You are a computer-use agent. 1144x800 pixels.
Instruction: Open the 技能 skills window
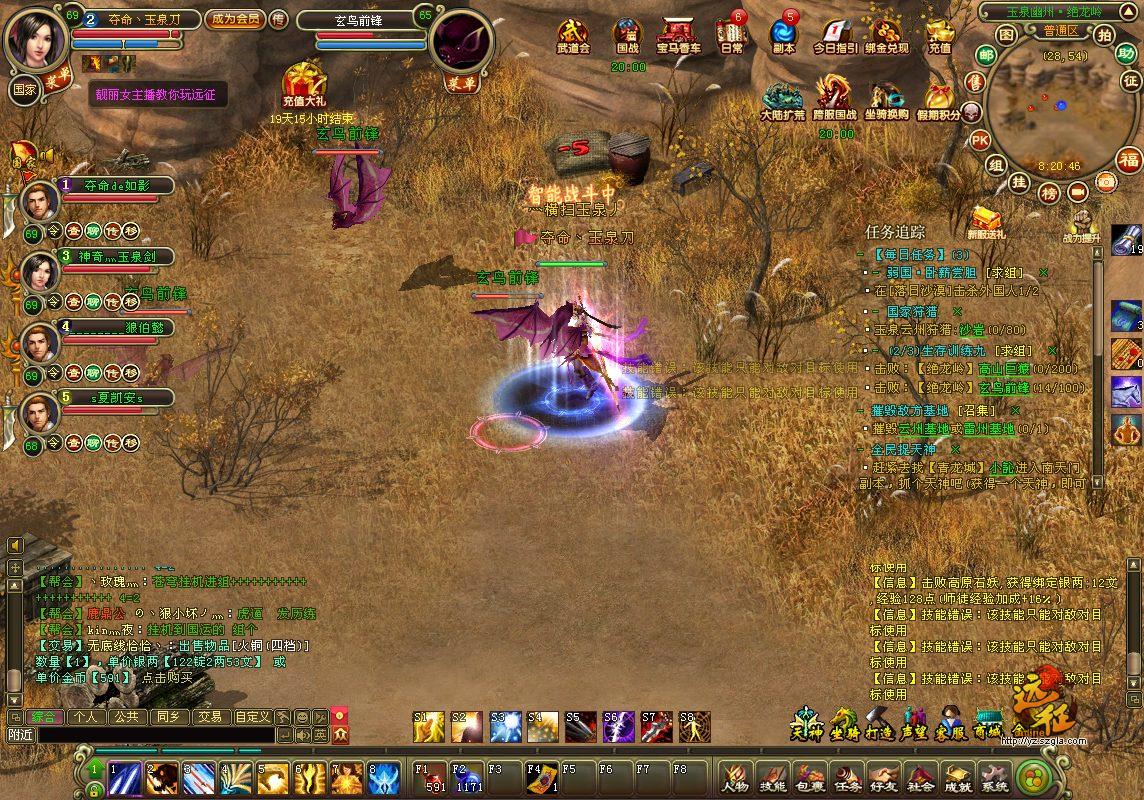[773, 778]
